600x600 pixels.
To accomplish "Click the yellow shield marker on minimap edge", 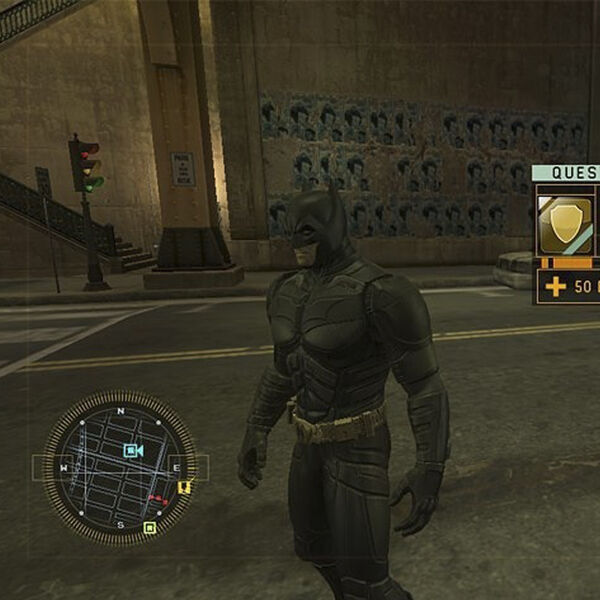I will point(184,488).
